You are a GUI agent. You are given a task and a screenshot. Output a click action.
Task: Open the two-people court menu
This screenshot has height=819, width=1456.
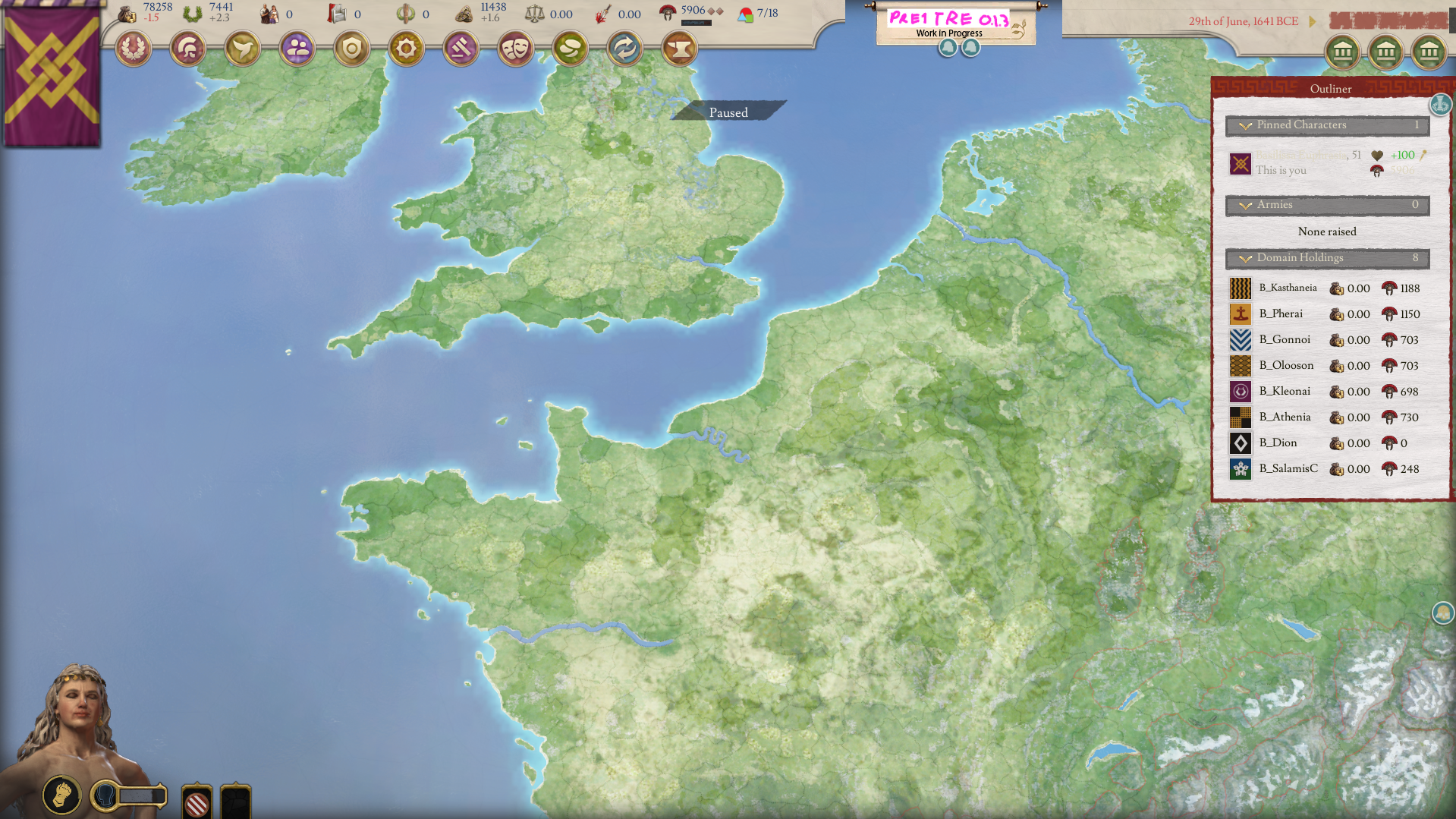coord(297,49)
